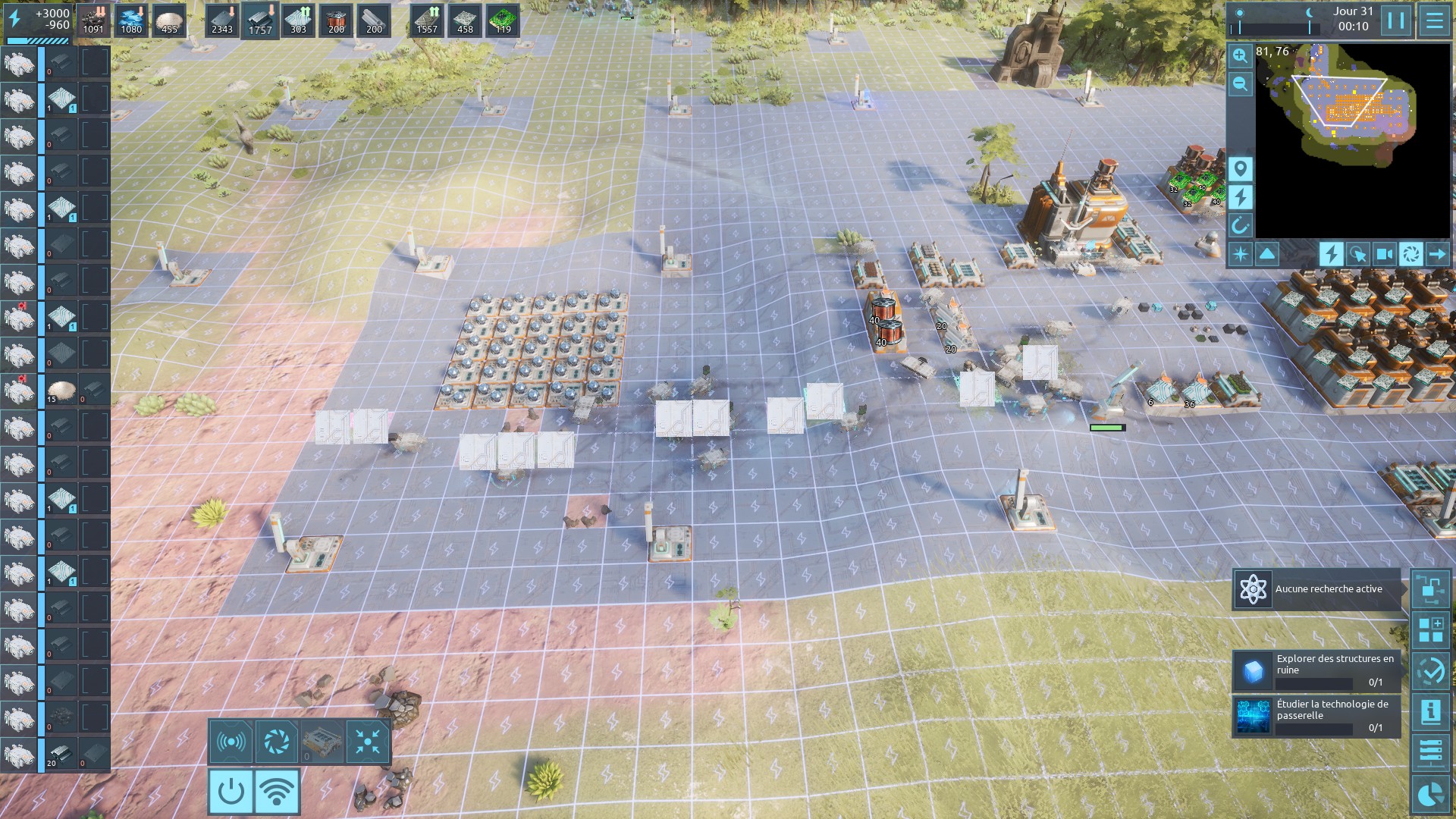Toggle the wifi signal button

pyautogui.click(x=277, y=792)
